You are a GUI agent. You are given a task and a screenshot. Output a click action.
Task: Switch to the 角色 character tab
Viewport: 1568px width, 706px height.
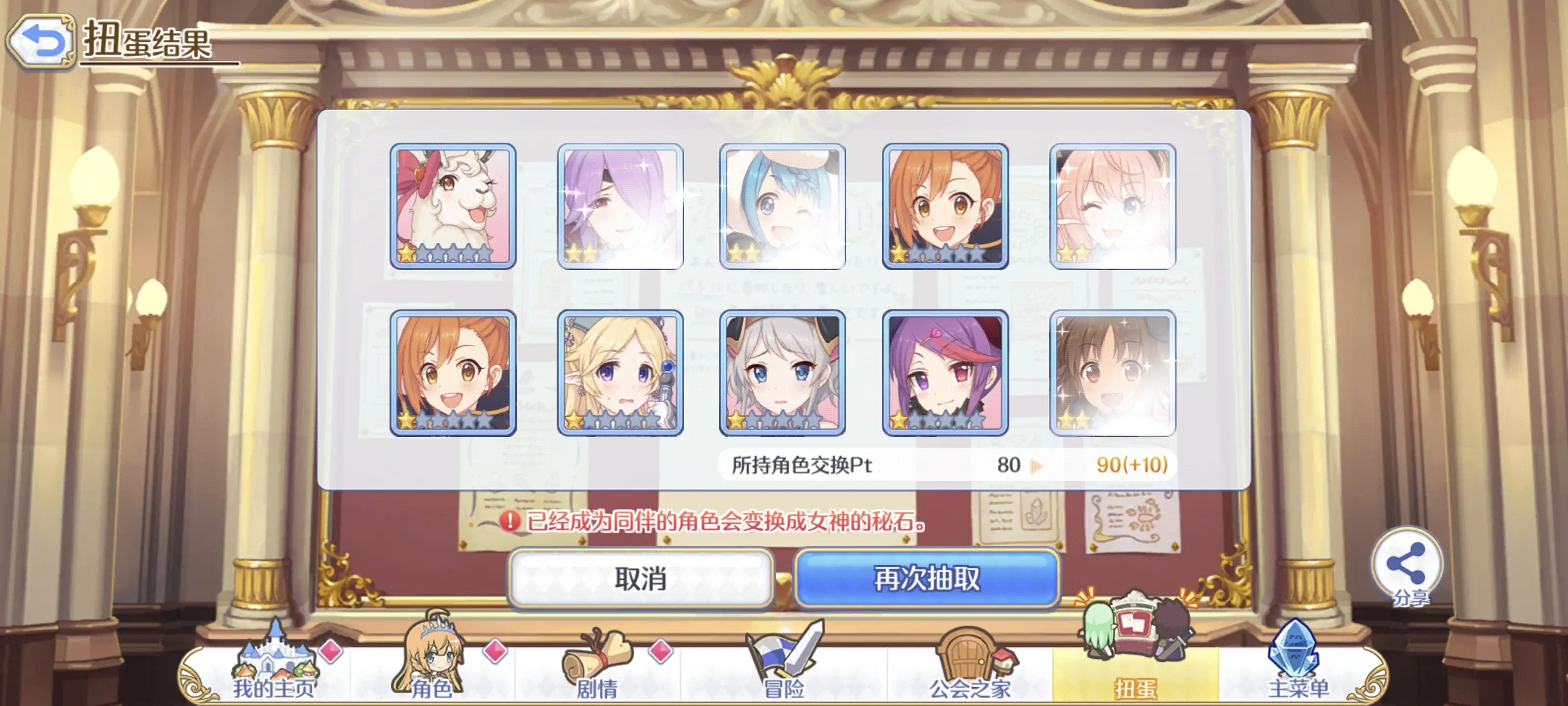(x=432, y=670)
